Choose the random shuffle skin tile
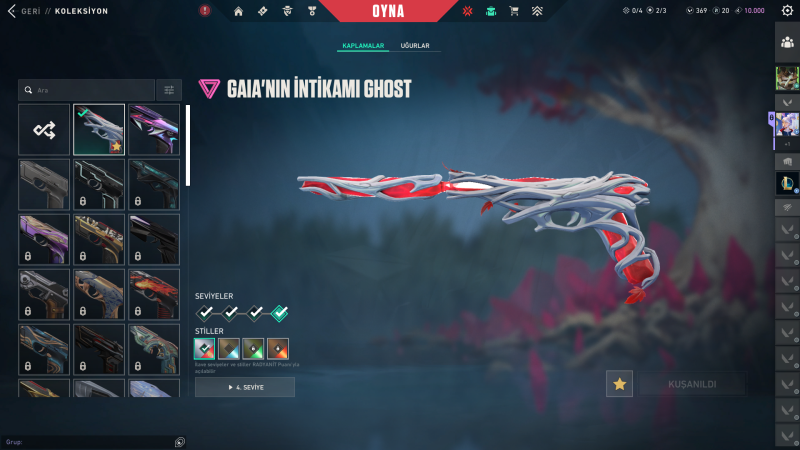 pyautogui.click(x=44, y=130)
